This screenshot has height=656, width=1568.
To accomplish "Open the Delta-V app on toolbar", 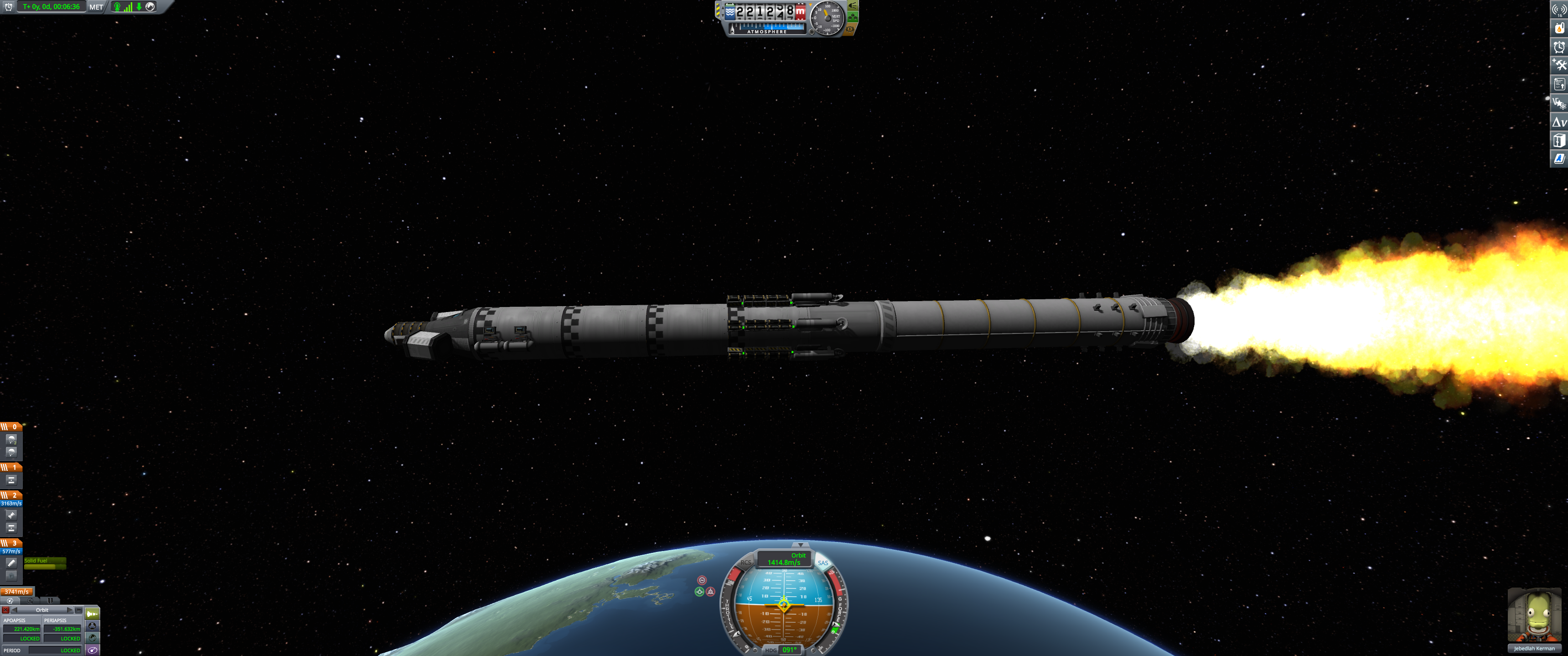I will click(x=1558, y=122).
